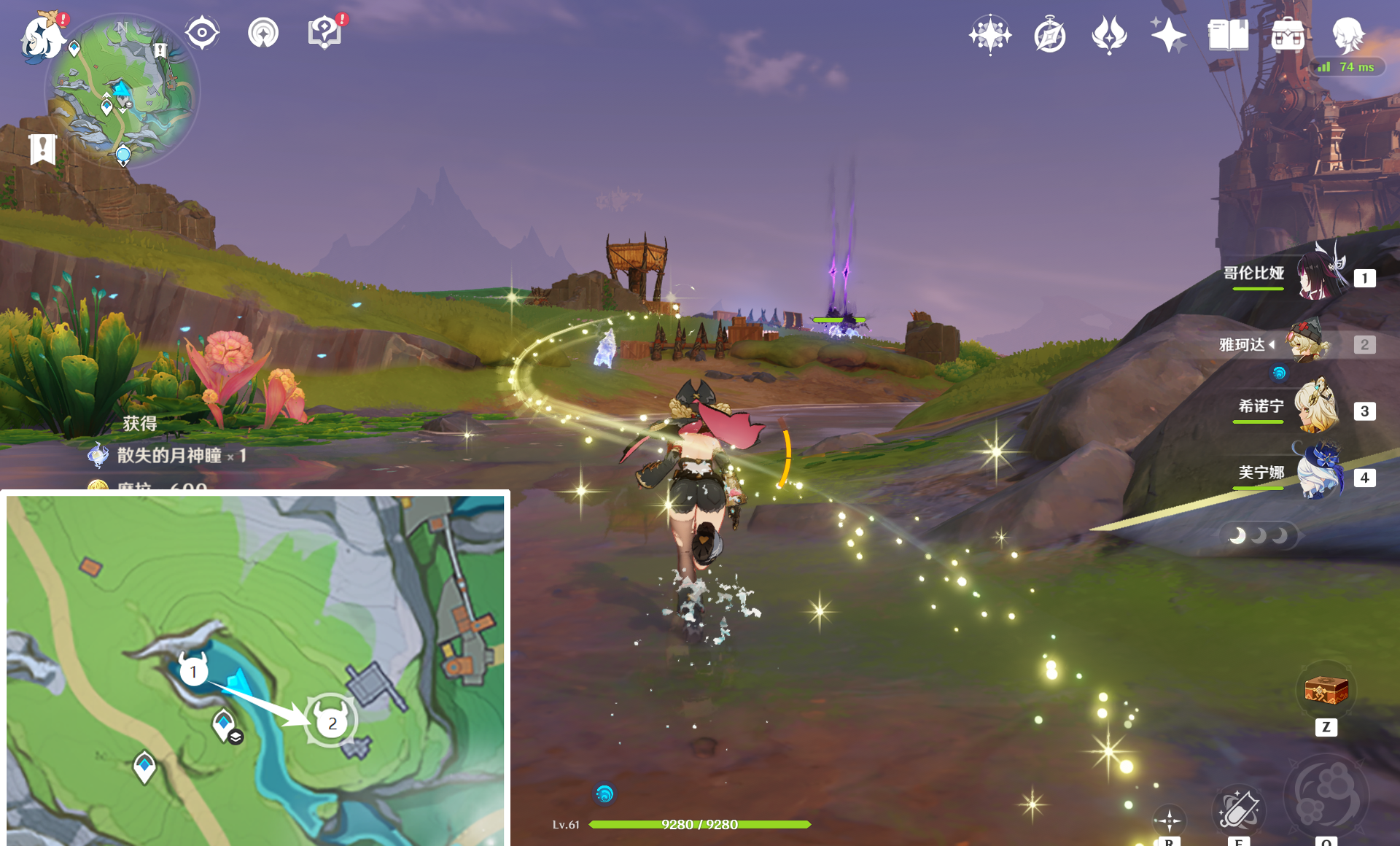This screenshot has height=846, width=1400.
Task: Click marker 2 on the inset map
Action: tap(332, 723)
